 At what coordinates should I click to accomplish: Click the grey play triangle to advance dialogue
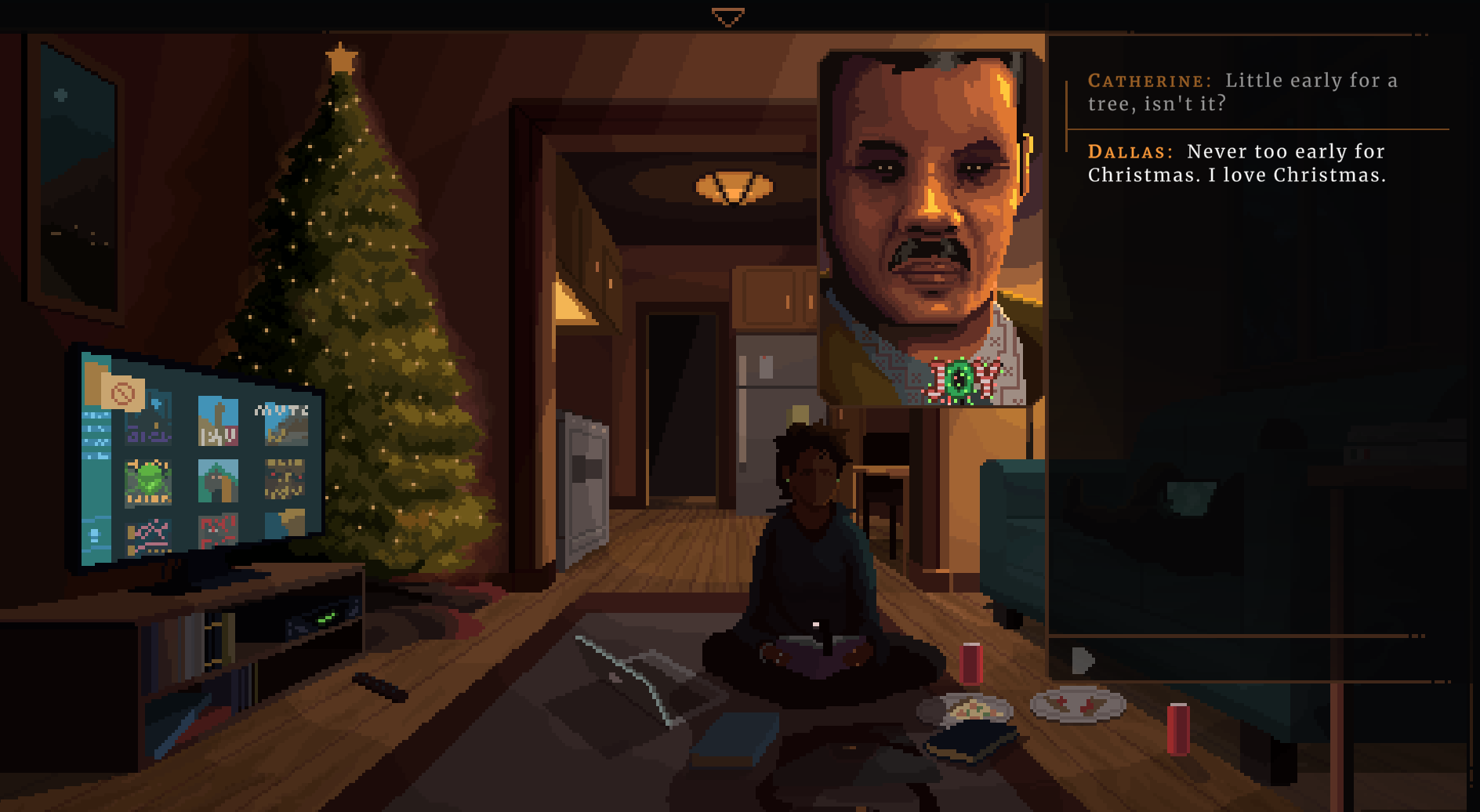pyautogui.click(x=1082, y=659)
